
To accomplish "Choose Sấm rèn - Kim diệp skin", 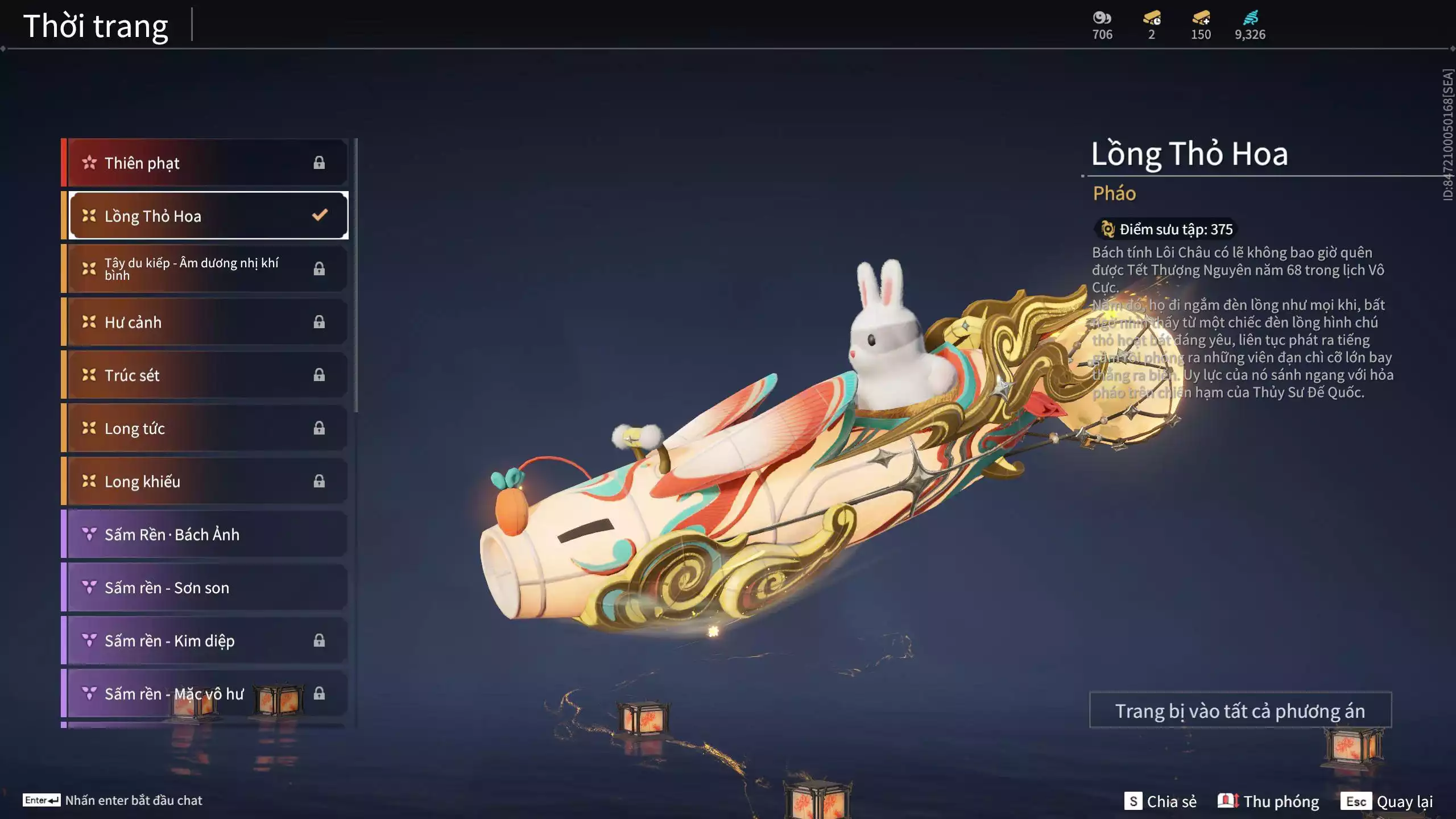I will (x=205, y=641).
